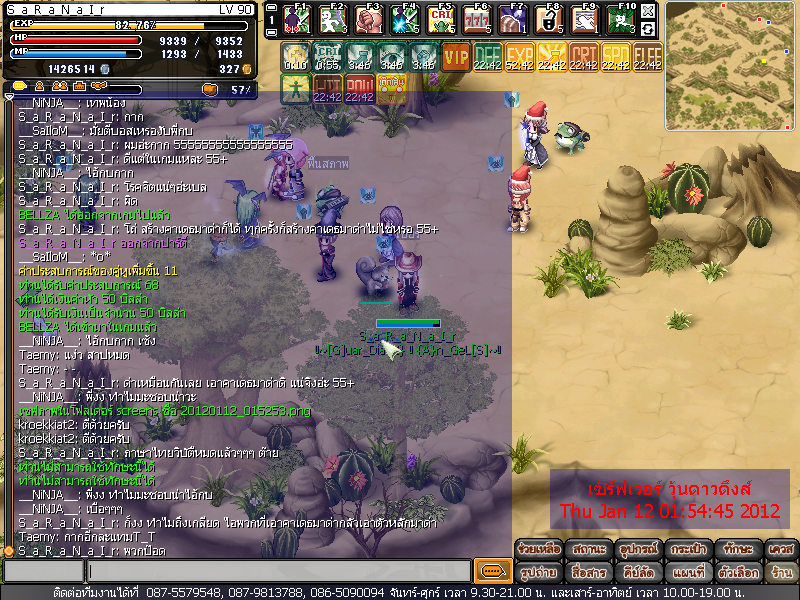Screen dimensions: 800x600
Task: Click the chat text input field
Action: tap(278, 571)
